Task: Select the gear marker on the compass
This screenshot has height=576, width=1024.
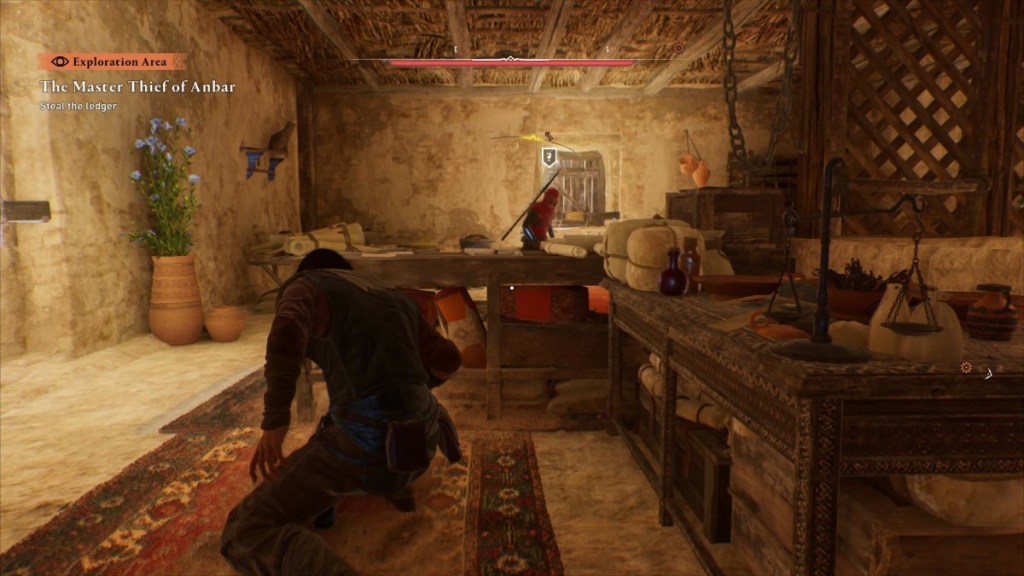Action: [678, 48]
